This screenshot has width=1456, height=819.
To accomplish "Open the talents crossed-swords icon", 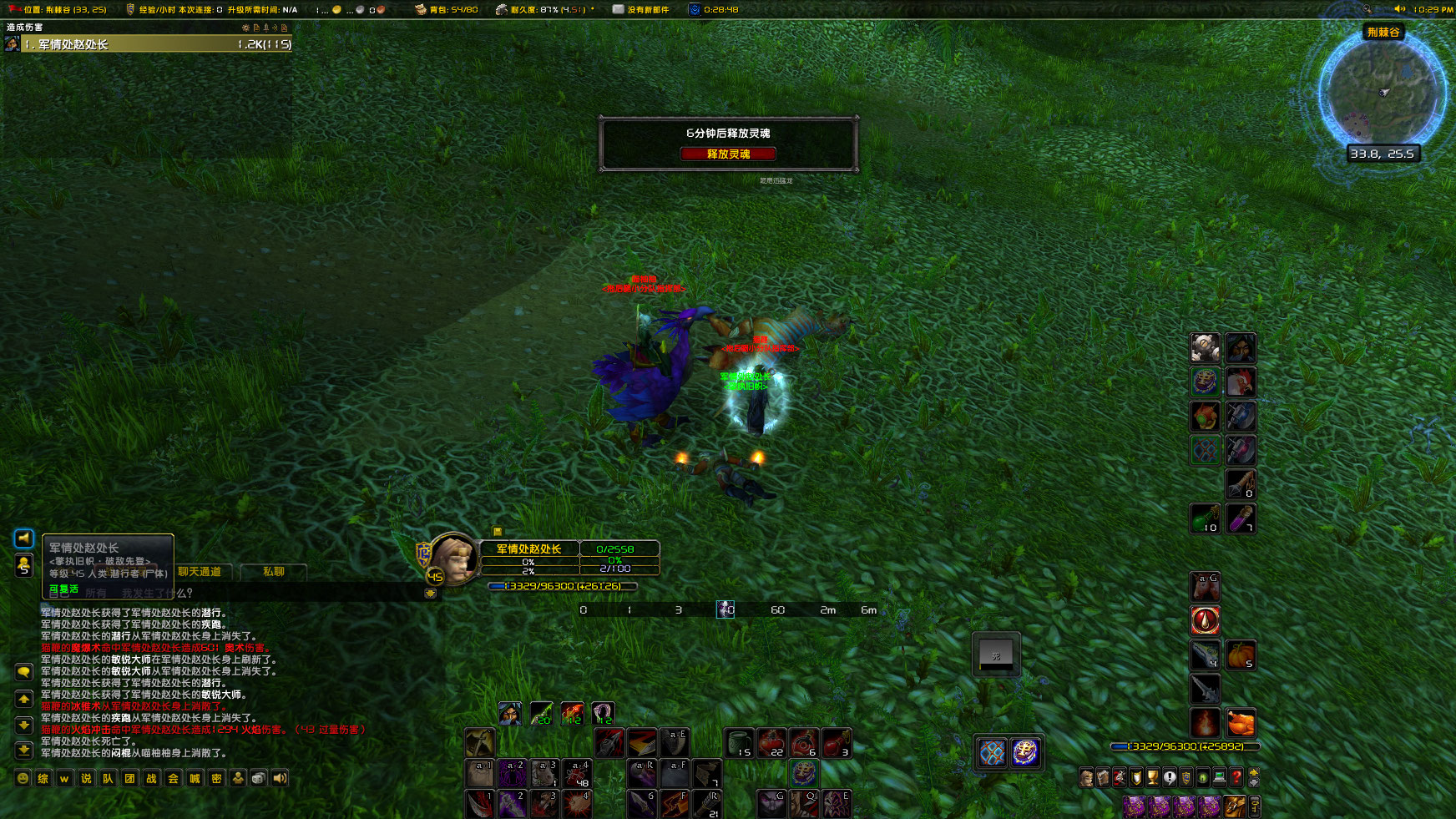I will [x=1118, y=777].
